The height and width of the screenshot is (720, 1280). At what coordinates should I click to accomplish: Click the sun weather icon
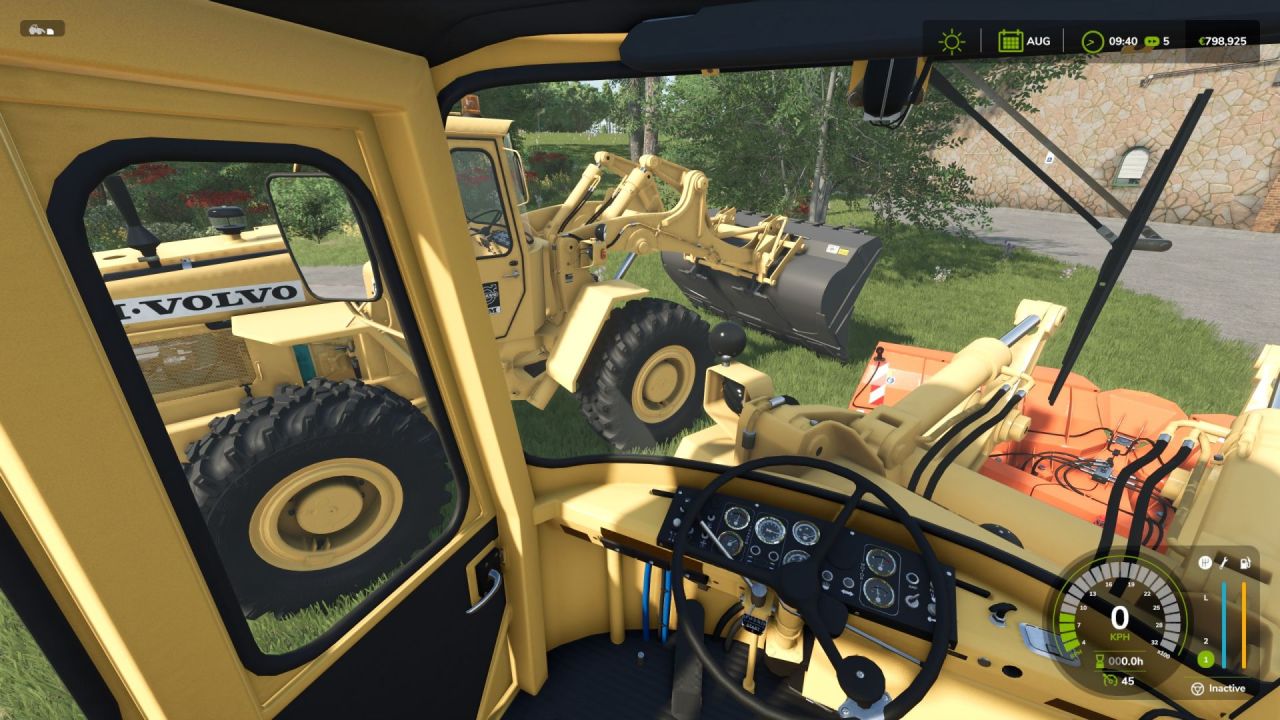(950, 41)
